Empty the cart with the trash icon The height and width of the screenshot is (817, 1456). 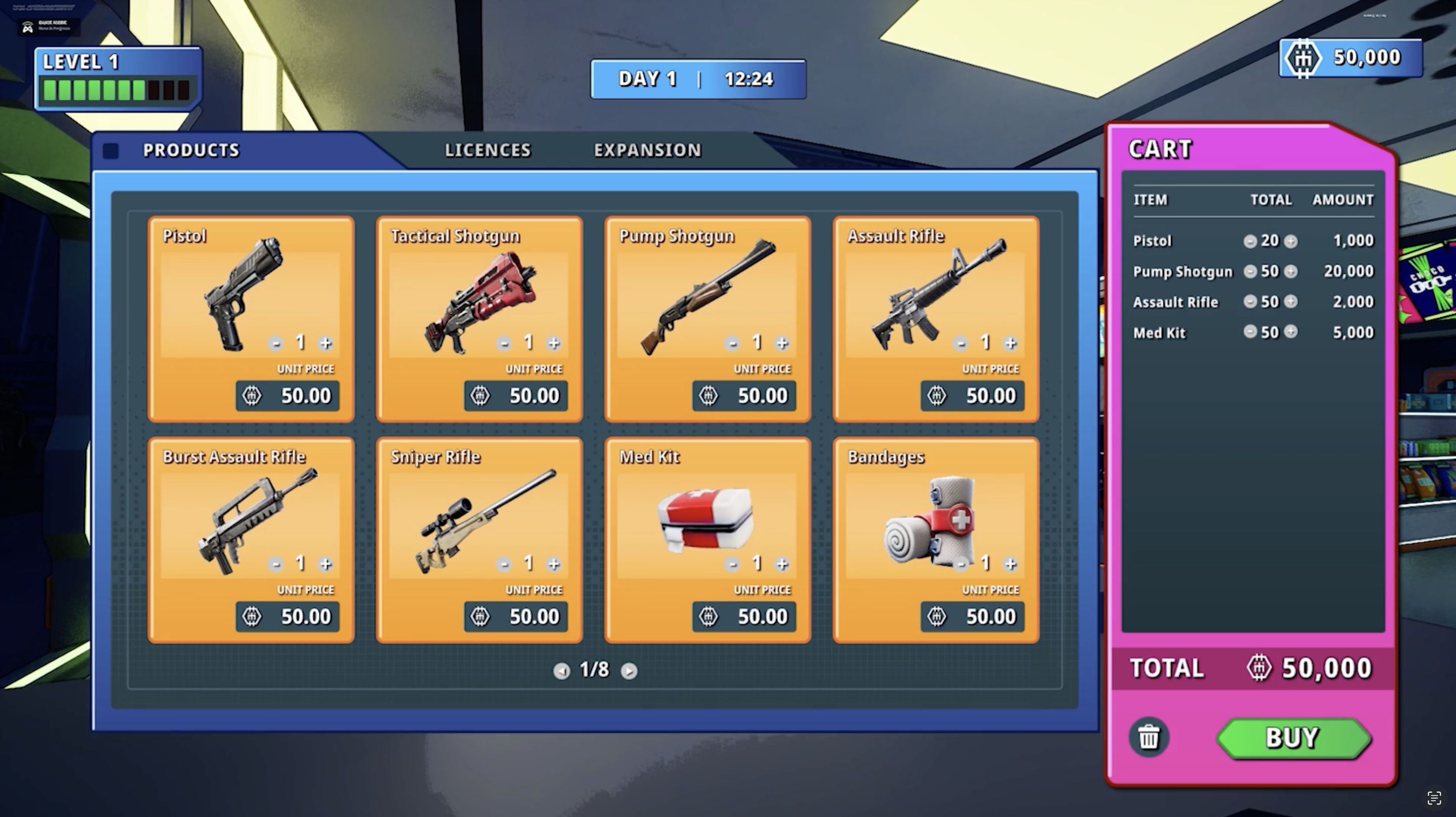(1148, 738)
